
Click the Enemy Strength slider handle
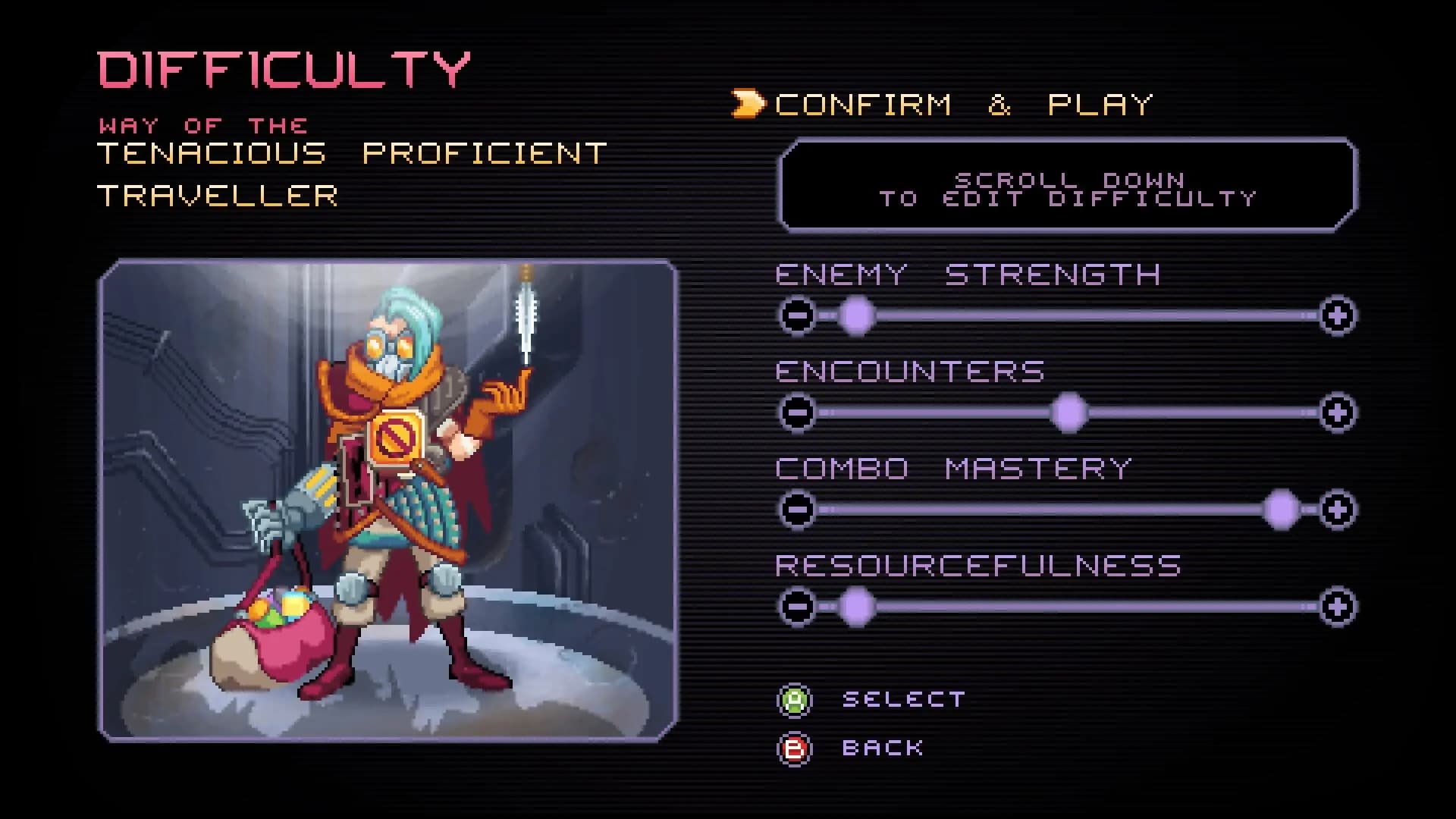[x=855, y=315]
